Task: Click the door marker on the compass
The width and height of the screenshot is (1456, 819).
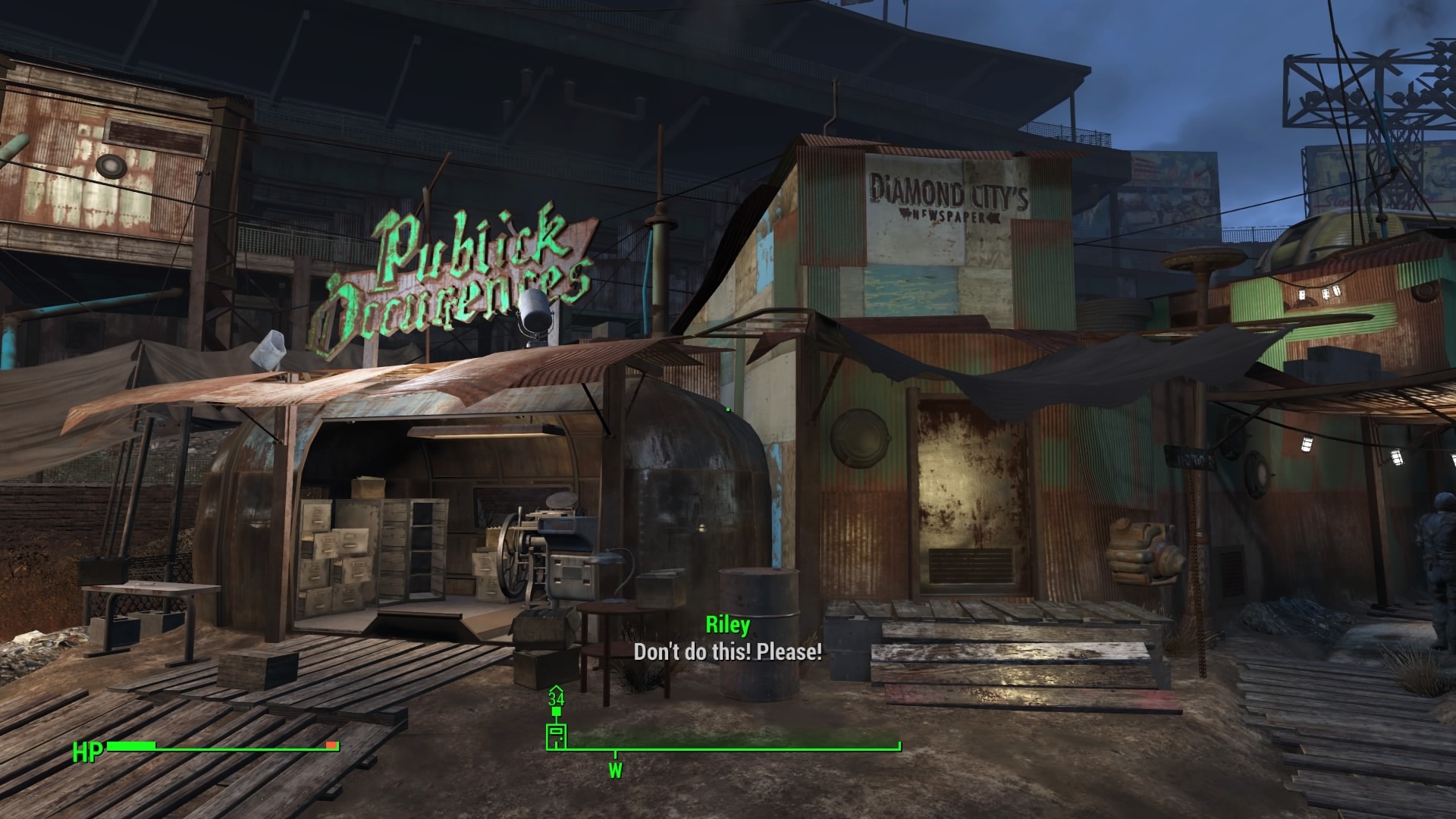Action: pyautogui.click(x=557, y=736)
